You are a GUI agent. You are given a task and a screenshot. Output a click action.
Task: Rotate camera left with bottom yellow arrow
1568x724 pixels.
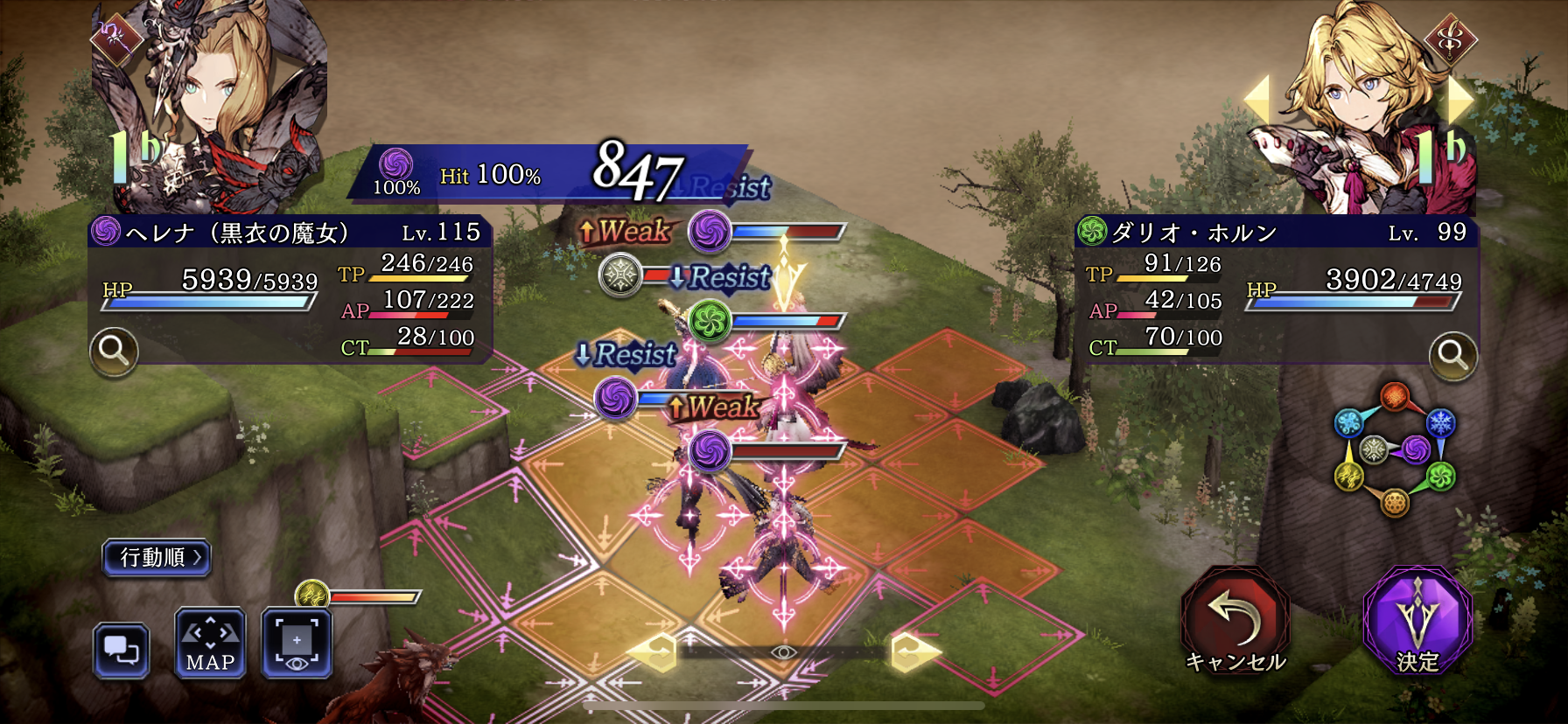pos(652,651)
